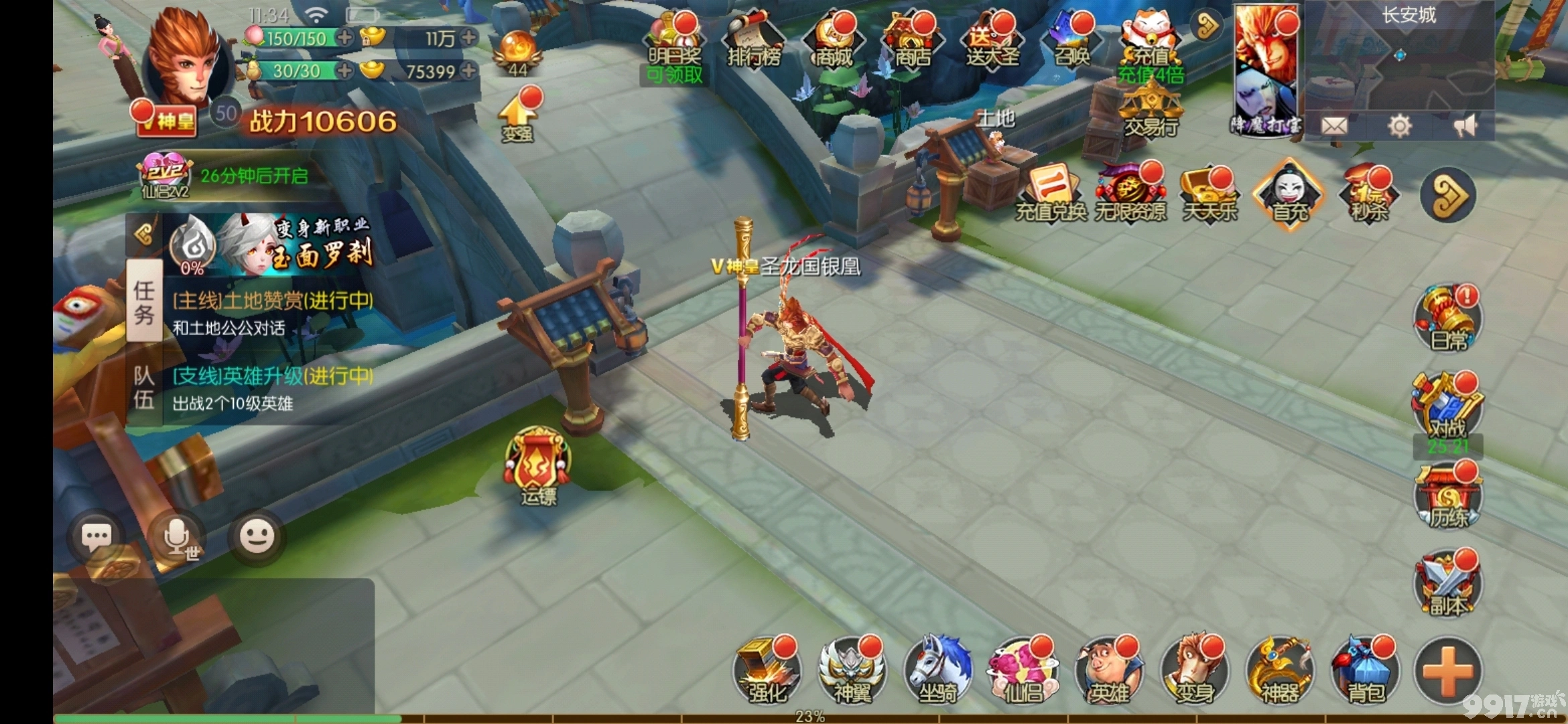Open the chat speech bubble button
Image resolution: width=1568 pixels, height=724 pixels.
click(96, 536)
